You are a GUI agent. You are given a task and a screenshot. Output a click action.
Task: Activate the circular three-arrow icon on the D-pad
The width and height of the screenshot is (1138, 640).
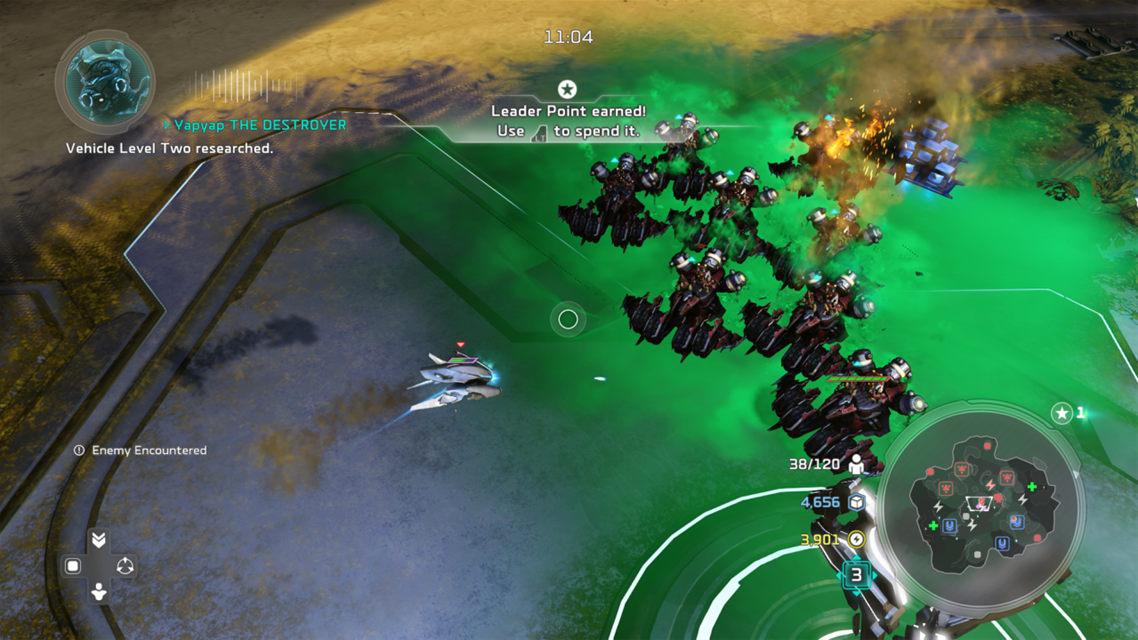pyautogui.click(x=125, y=566)
